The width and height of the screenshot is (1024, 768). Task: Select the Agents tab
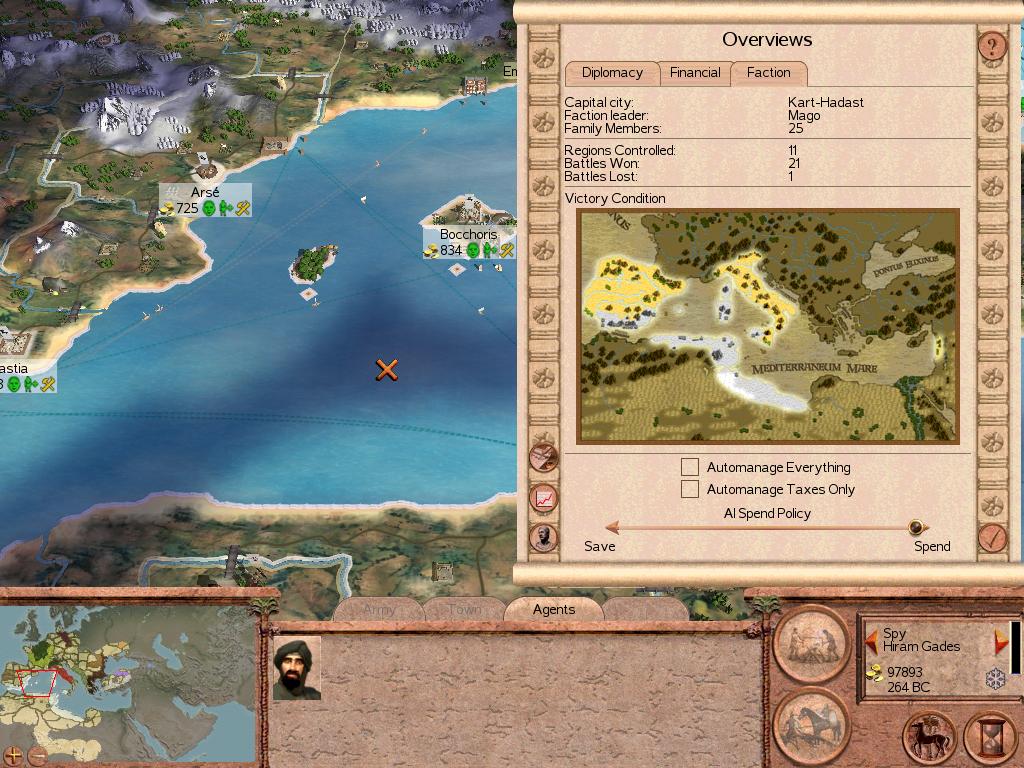[554, 609]
